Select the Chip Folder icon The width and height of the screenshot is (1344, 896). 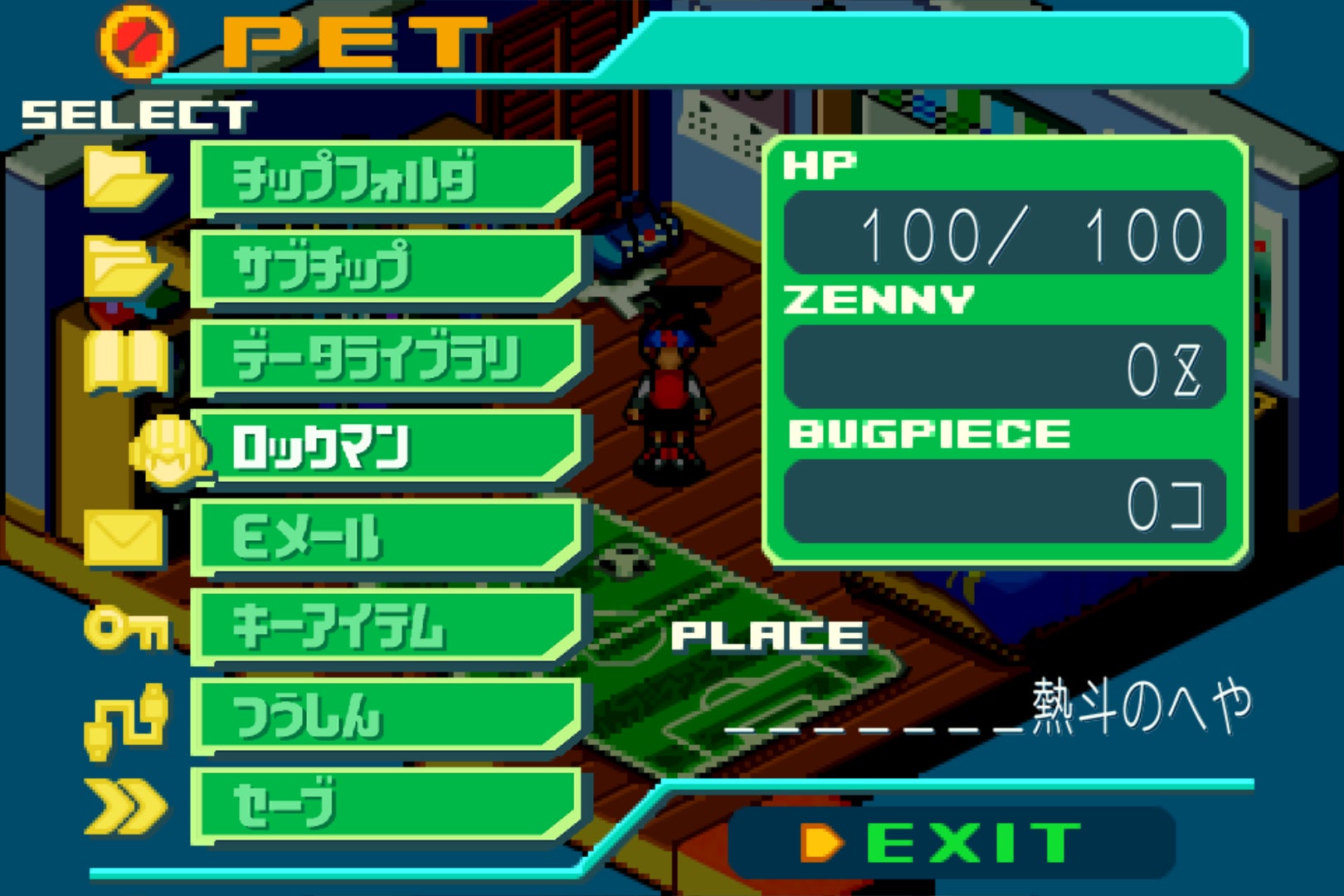(x=124, y=178)
